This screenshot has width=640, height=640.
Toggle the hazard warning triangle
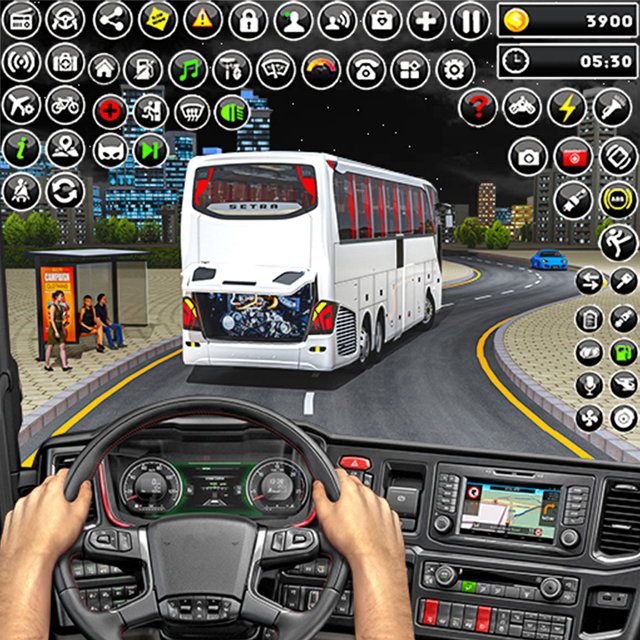[203, 19]
